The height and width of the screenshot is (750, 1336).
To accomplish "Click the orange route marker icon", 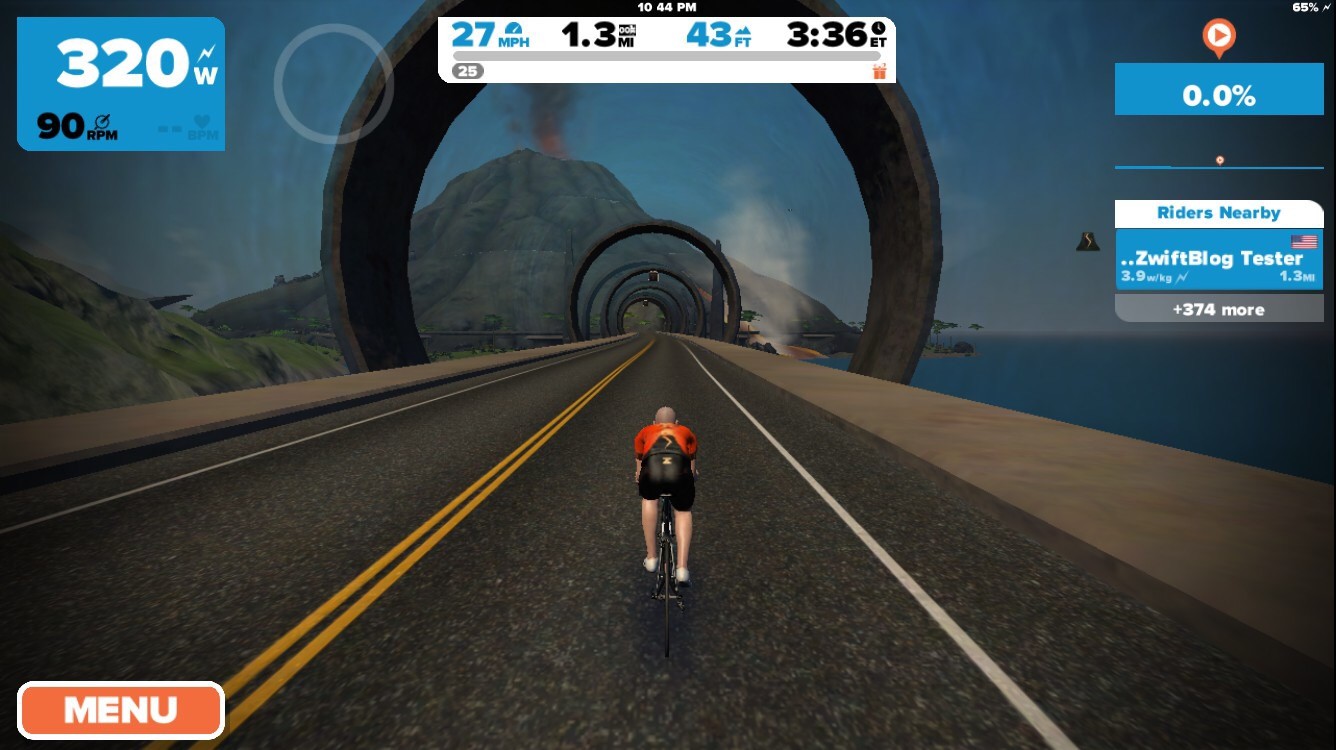I will 1218,38.
